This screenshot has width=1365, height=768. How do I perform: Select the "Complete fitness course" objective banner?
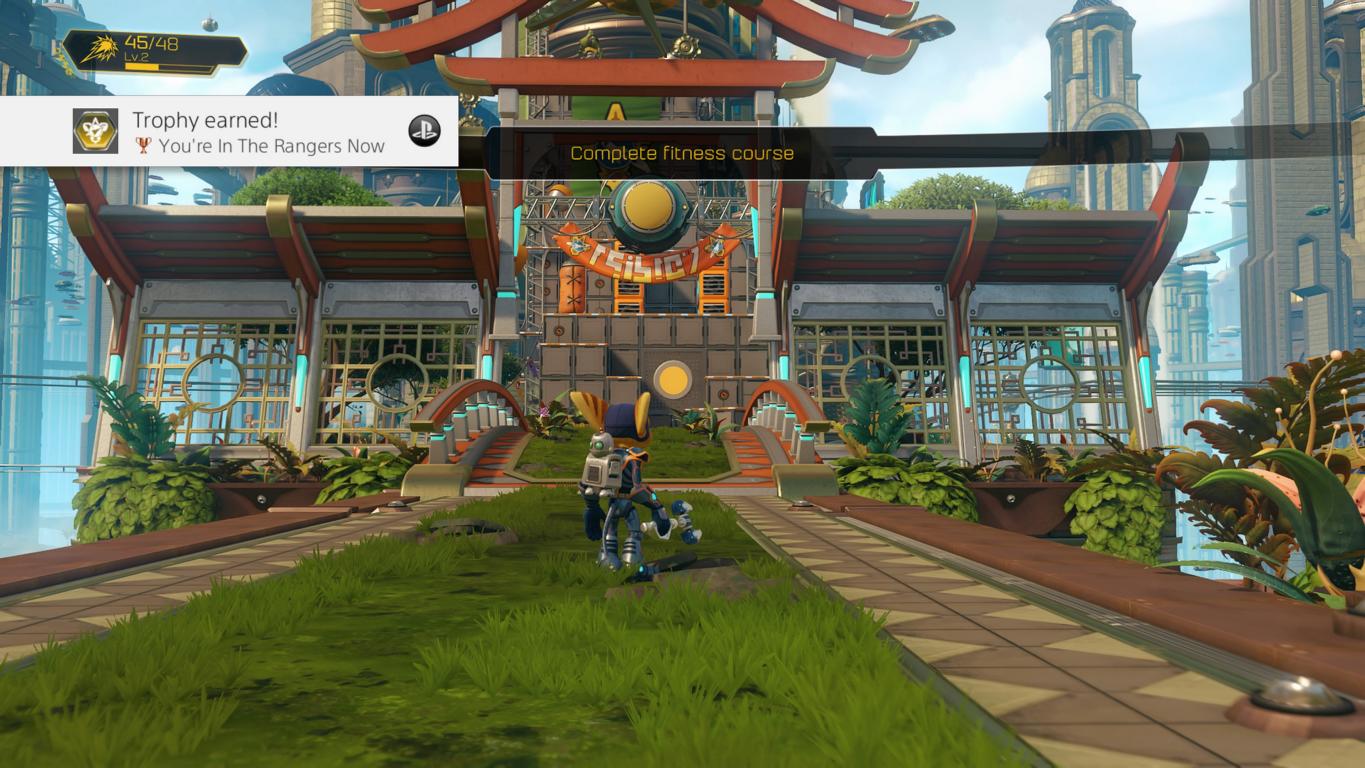682,153
